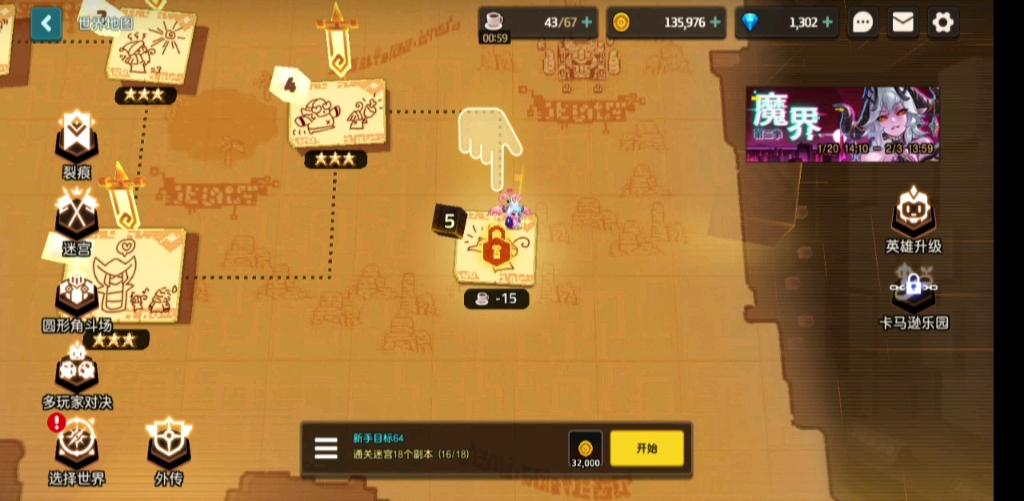Open the gear settings menu
Image resolution: width=1024 pixels, height=501 pixels.
click(x=942, y=22)
